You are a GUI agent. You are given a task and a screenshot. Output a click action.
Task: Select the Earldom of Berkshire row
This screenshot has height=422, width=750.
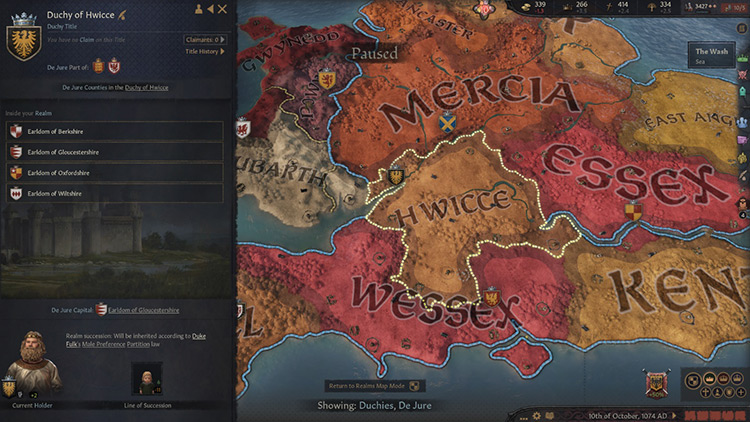coord(115,130)
